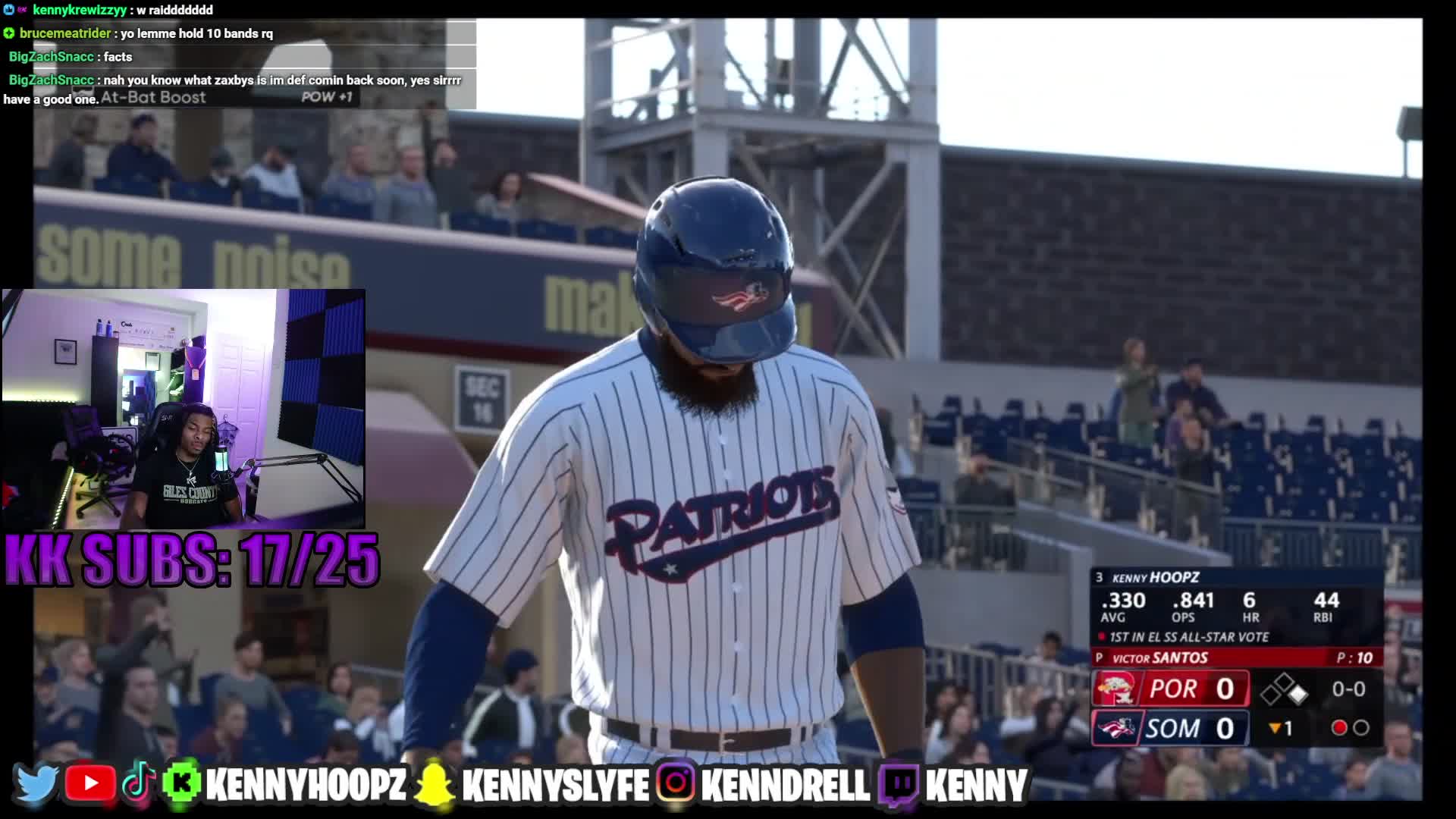1456x819 pixels.
Task: Click the Portland team logo on the scoreboard
Action: 1115,689
